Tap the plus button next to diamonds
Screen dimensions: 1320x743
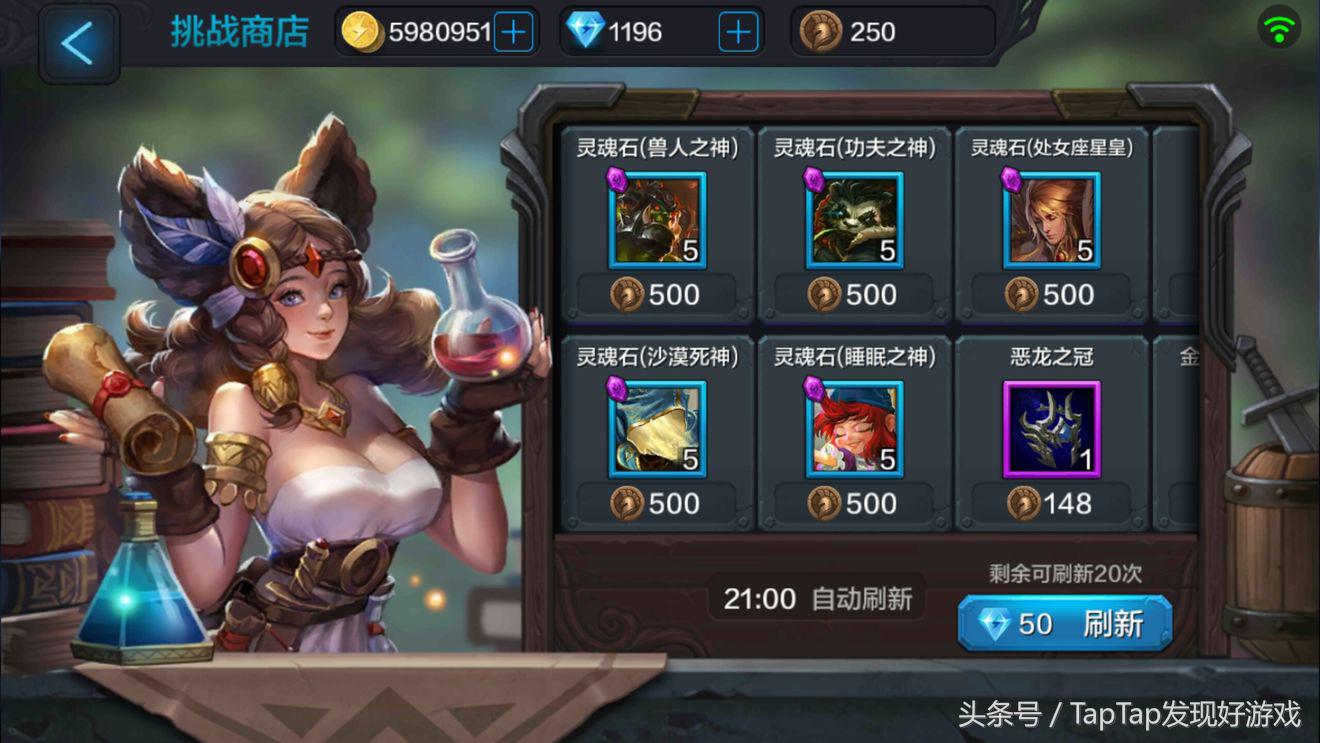pos(737,31)
